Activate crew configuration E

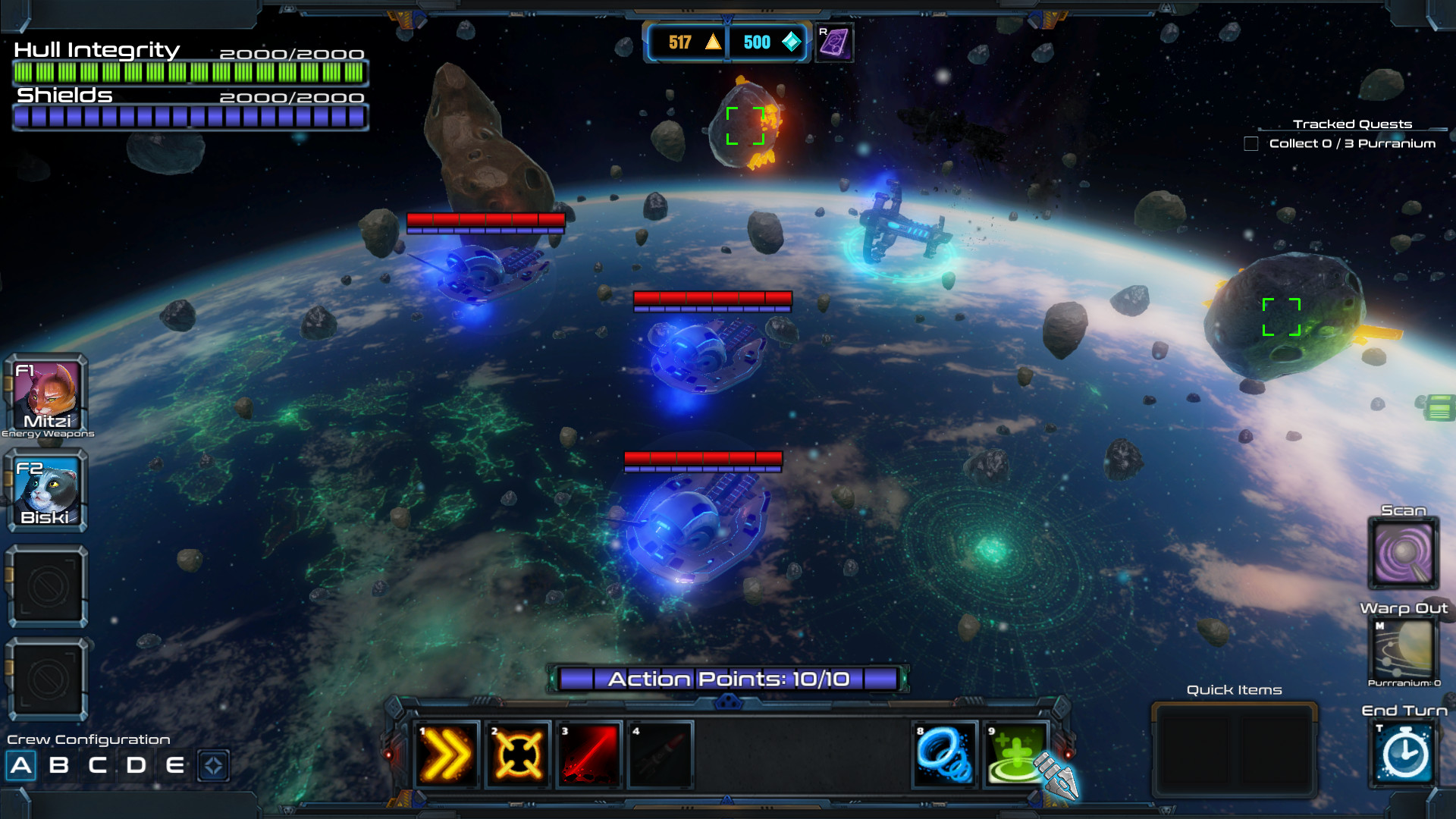click(x=175, y=765)
